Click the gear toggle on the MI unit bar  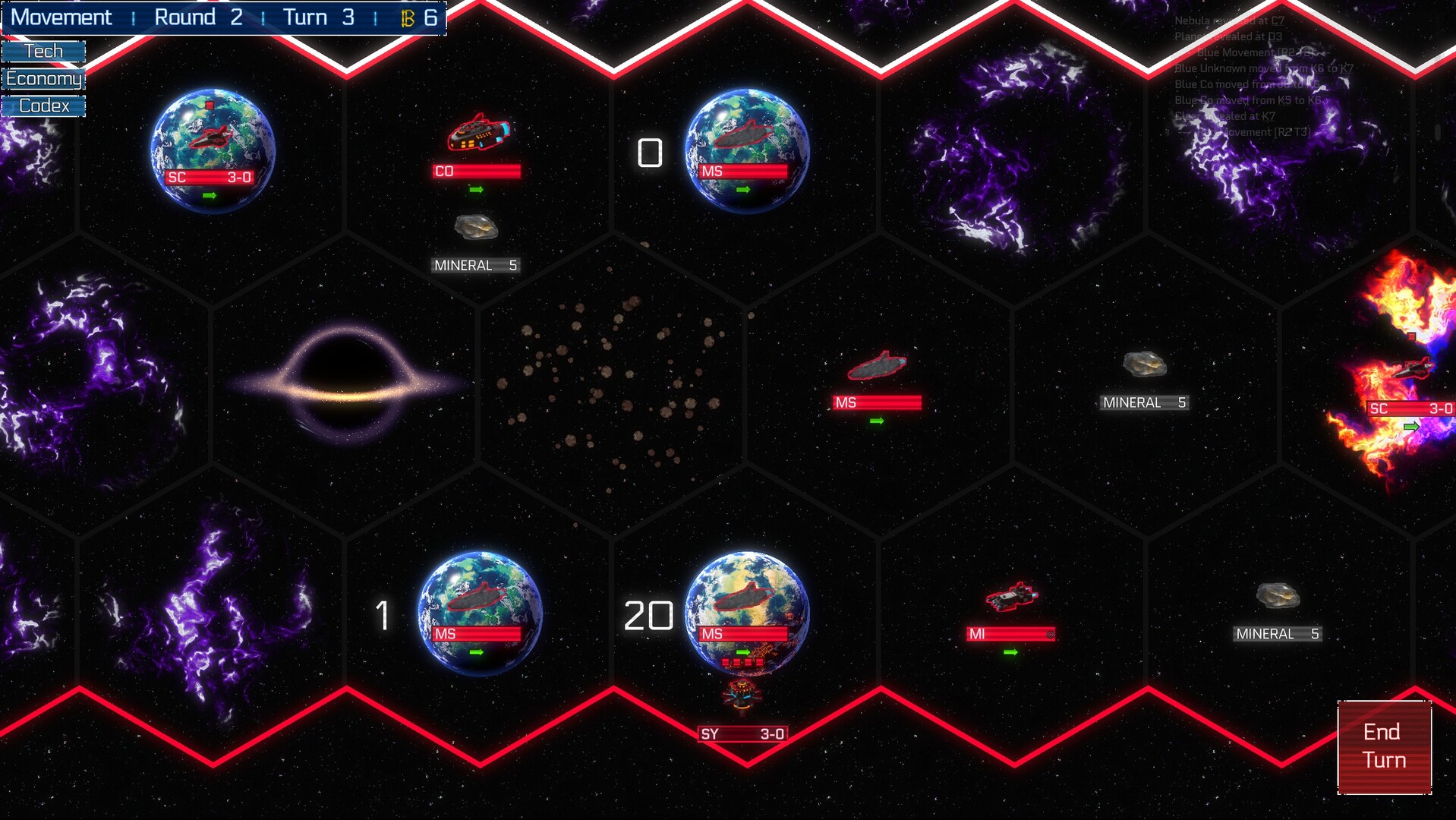point(1050,633)
